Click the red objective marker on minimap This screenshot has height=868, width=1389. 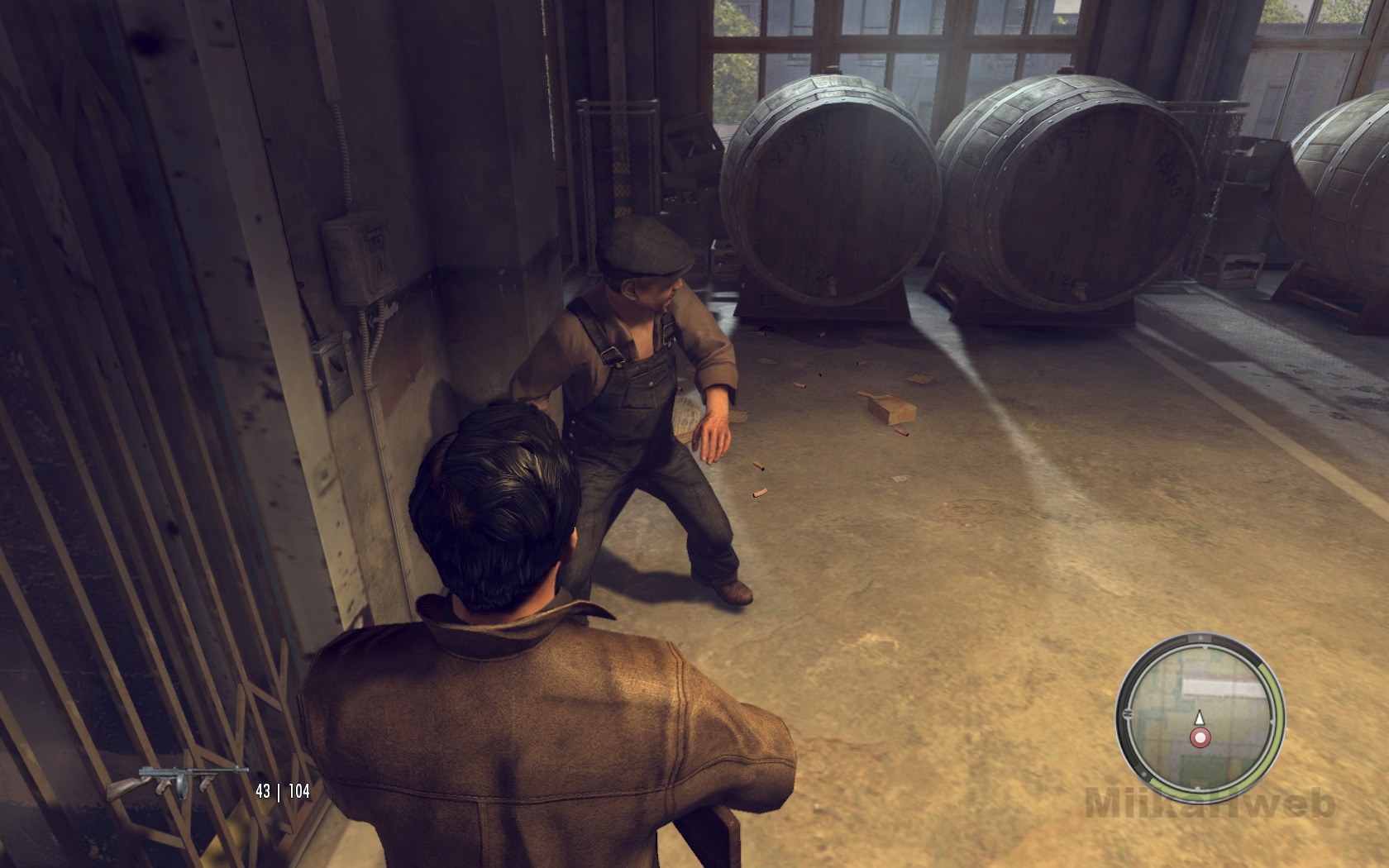click(1199, 737)
